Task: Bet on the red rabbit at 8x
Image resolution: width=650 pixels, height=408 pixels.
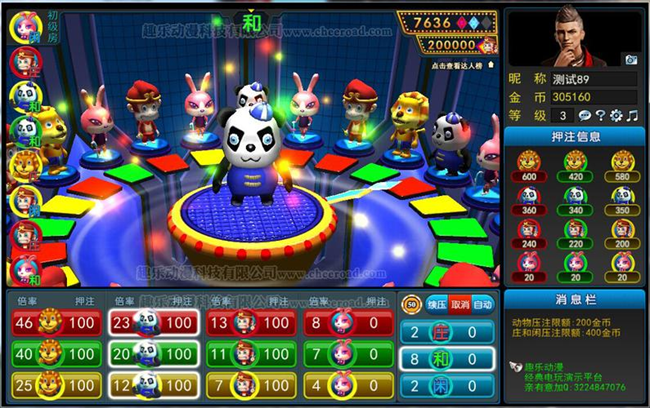Action: [x=344, y=323]
